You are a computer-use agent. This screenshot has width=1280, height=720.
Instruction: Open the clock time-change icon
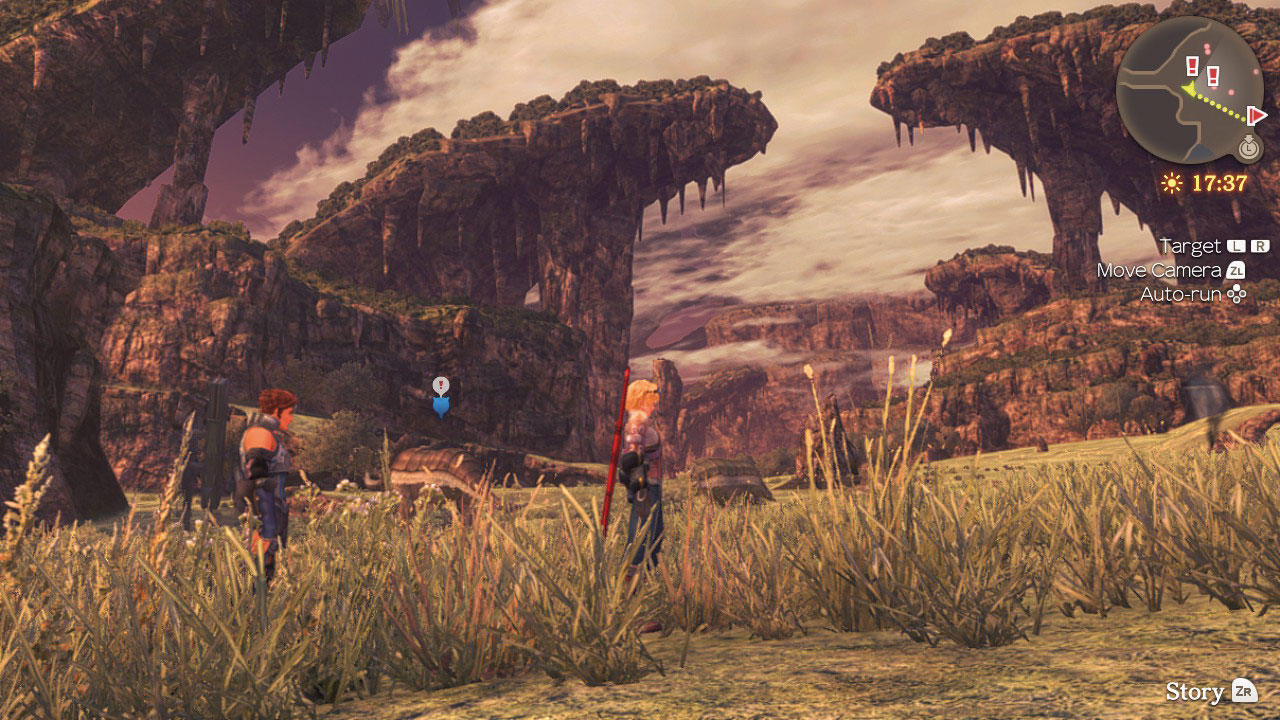click(1248, 148)
